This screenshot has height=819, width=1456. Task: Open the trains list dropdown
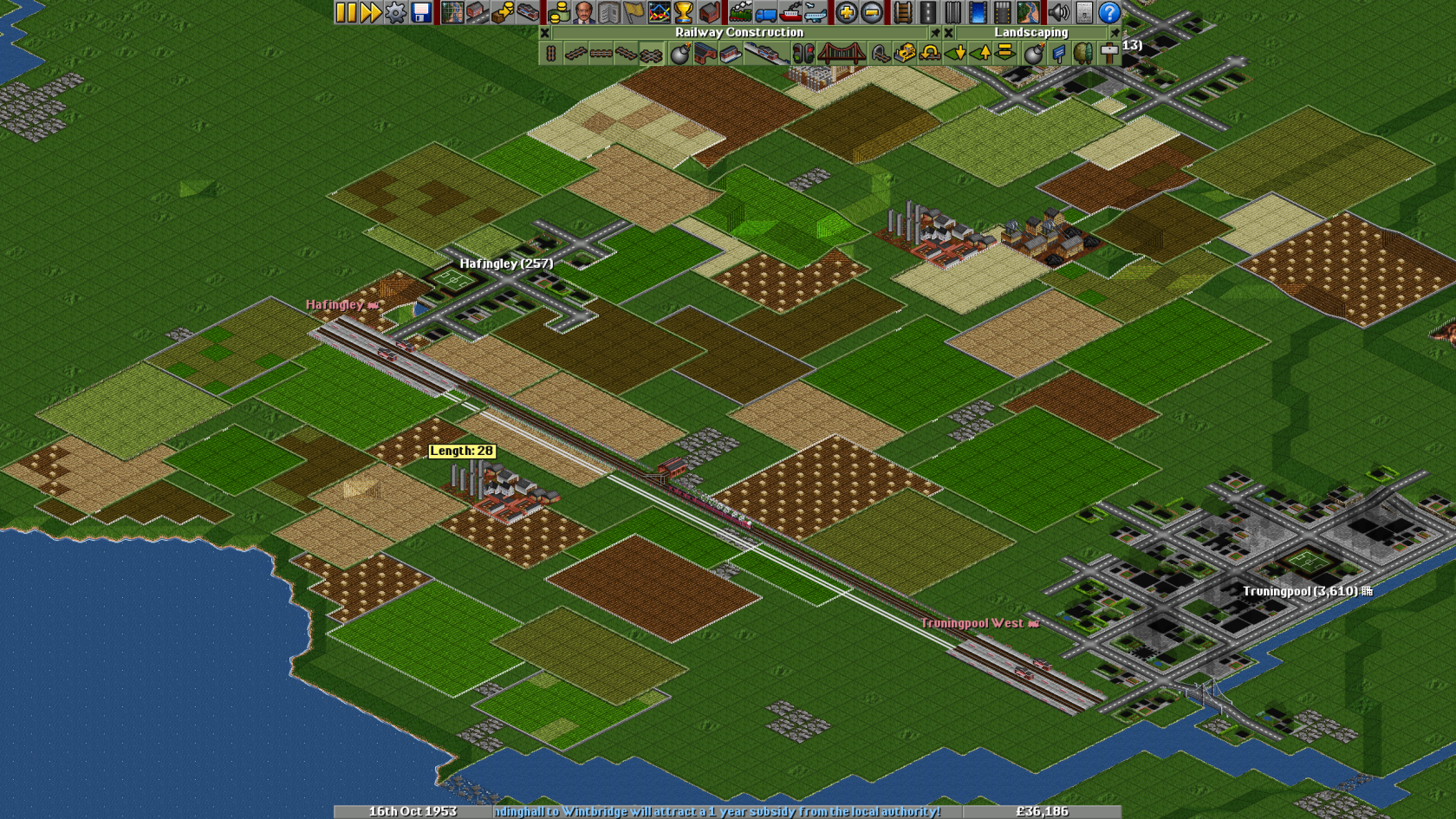coord(740,13)
